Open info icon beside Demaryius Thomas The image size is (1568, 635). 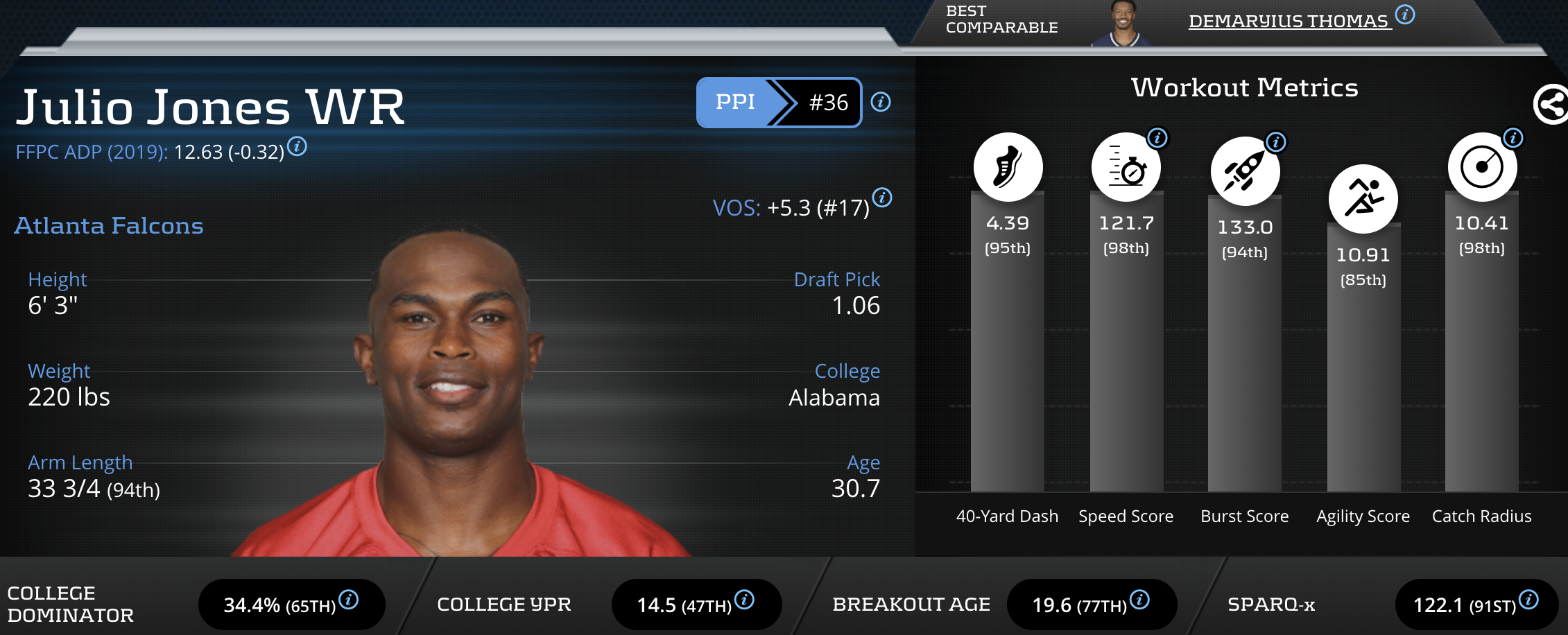(1405, 15)
